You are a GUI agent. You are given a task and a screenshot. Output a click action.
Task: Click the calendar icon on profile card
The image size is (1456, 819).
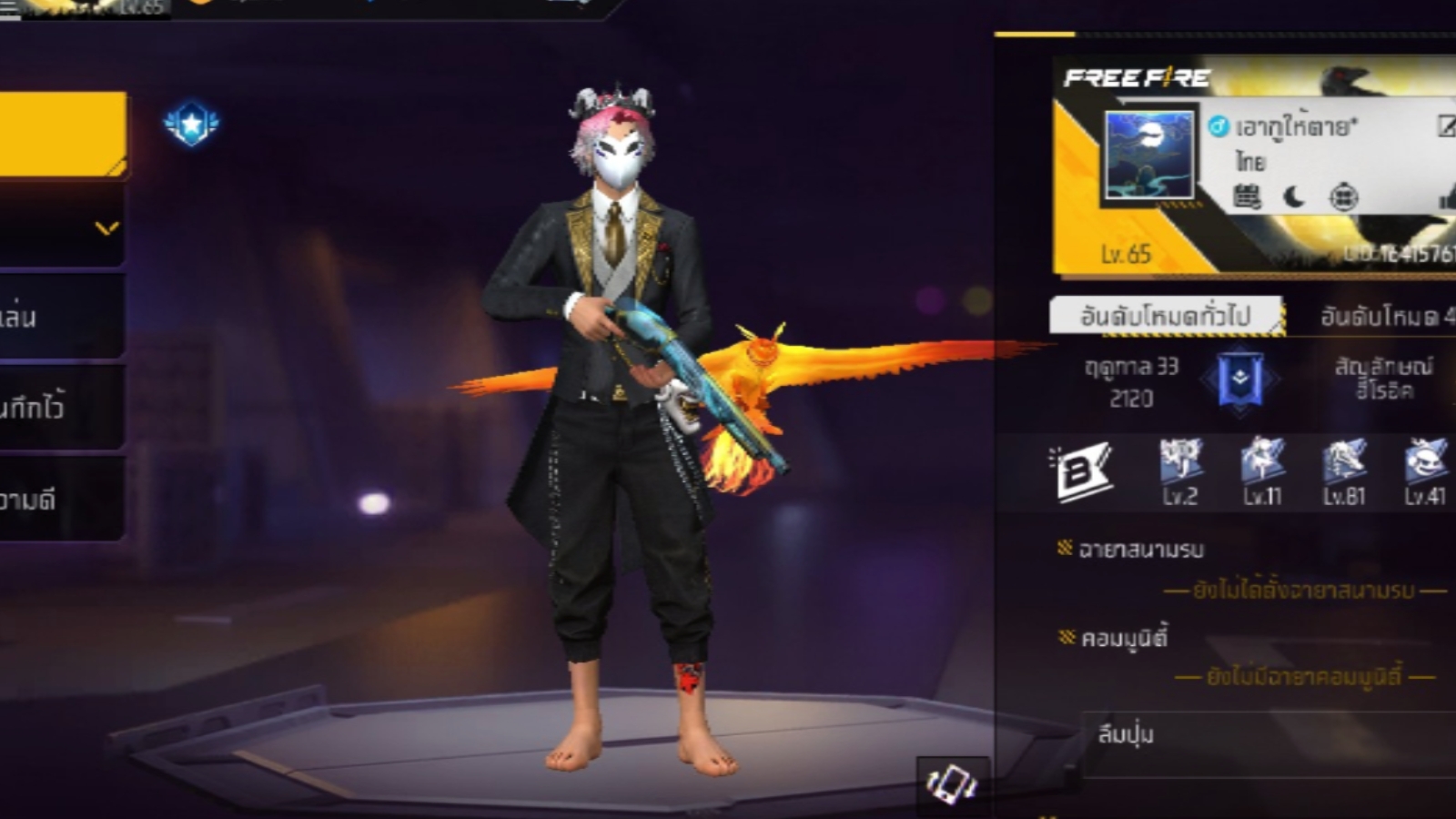tap(1247, 197)
